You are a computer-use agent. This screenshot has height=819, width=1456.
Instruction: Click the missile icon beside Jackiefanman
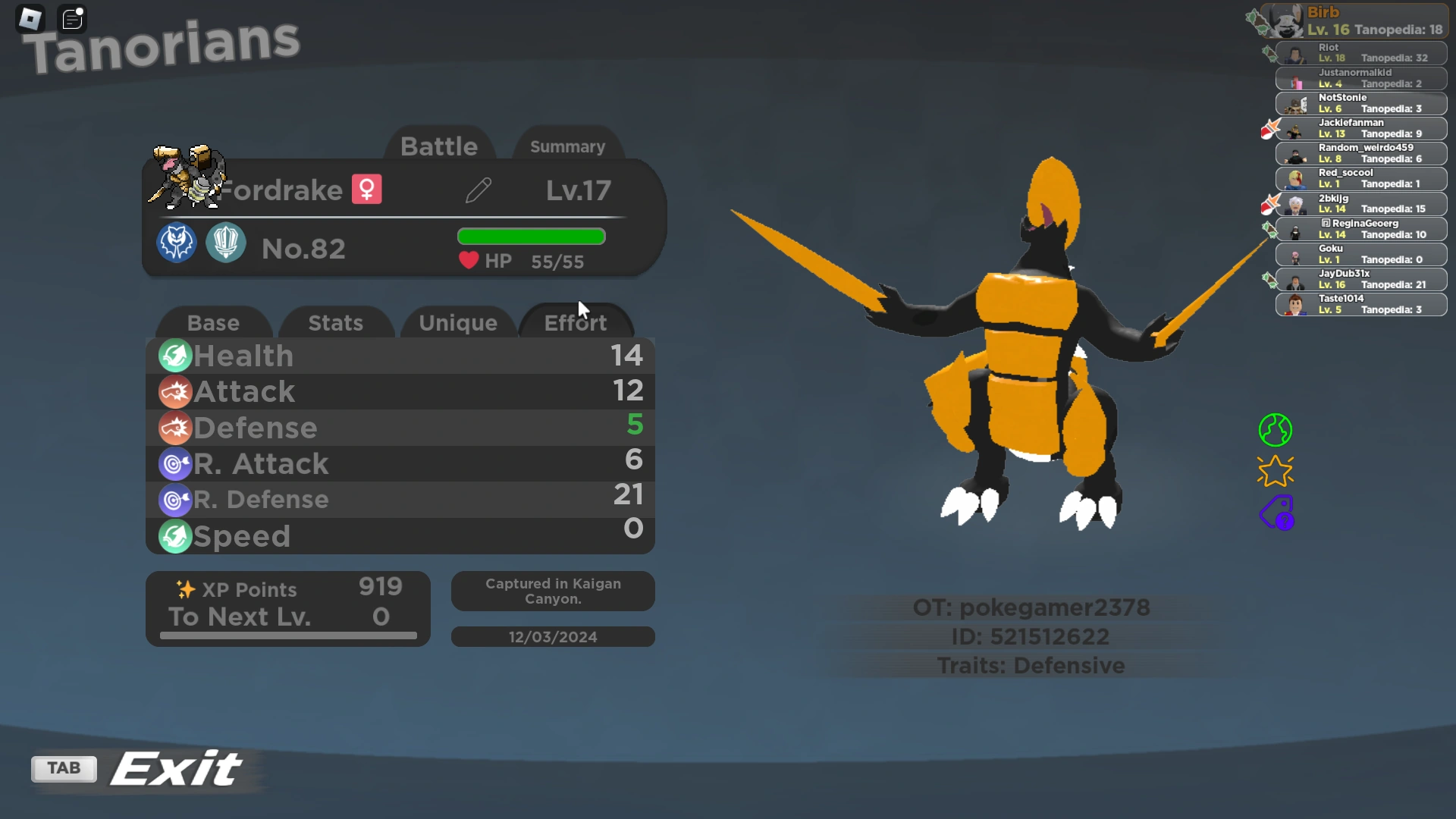point(1272,130)
